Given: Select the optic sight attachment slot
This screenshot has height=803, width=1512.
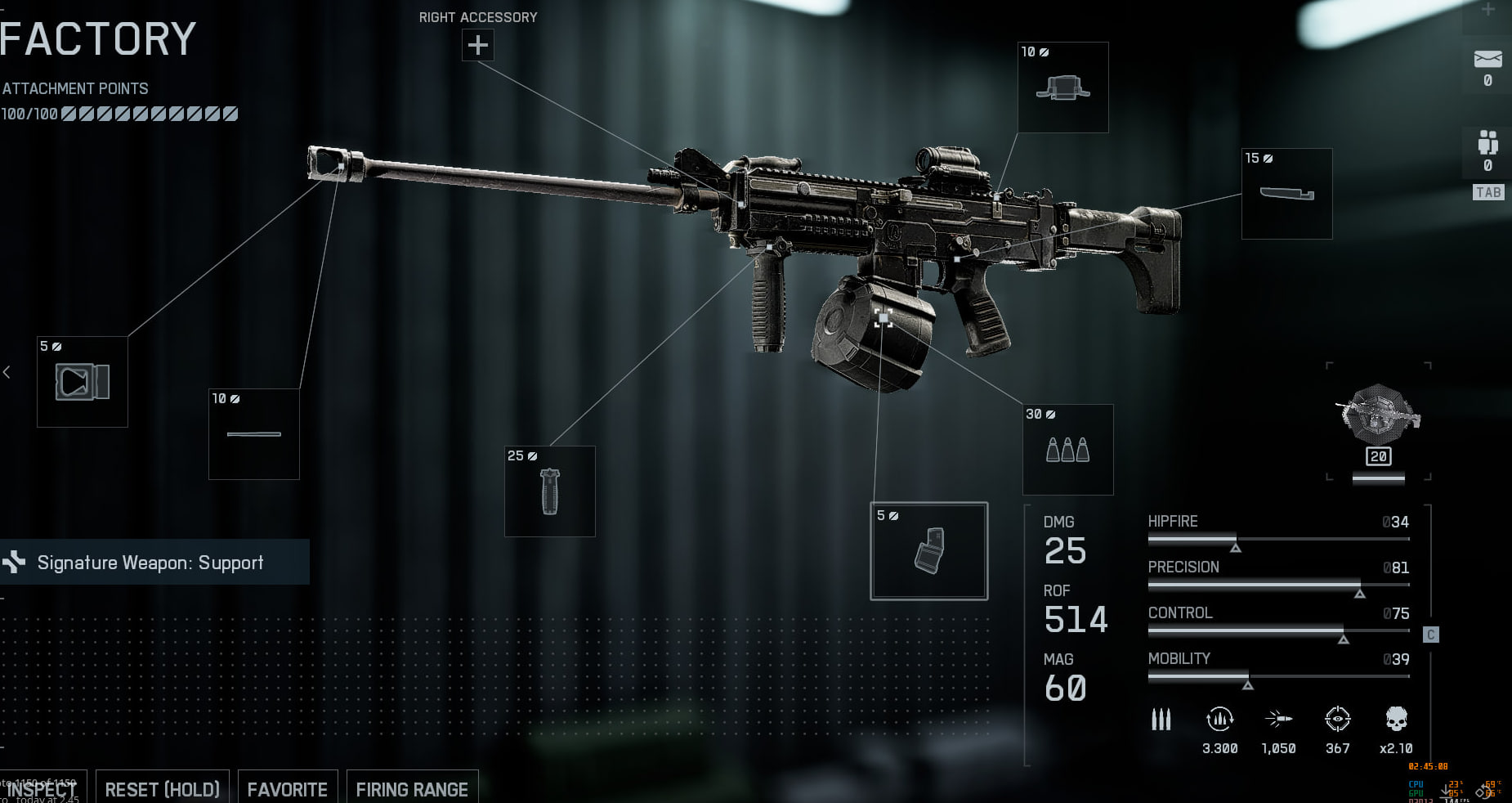Looking at the screenshot, I should click(x=1062, y=87).
